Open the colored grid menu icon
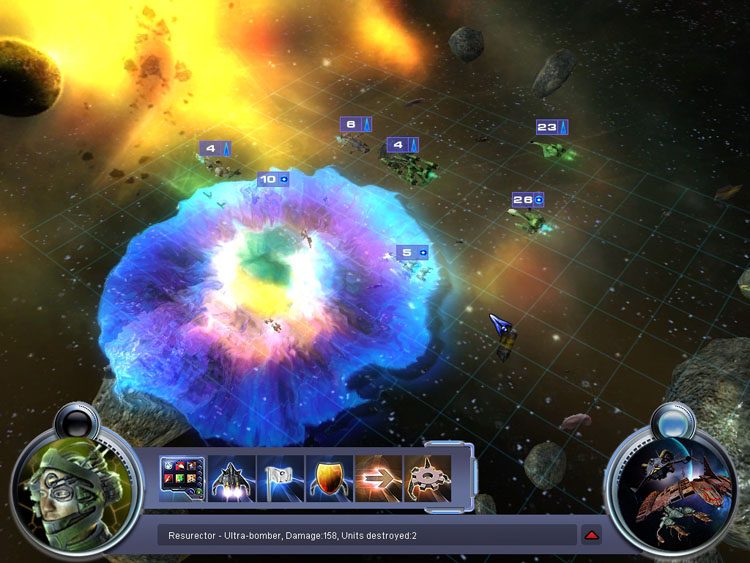Screen dimensions: 750x563 tap(182, 478)
